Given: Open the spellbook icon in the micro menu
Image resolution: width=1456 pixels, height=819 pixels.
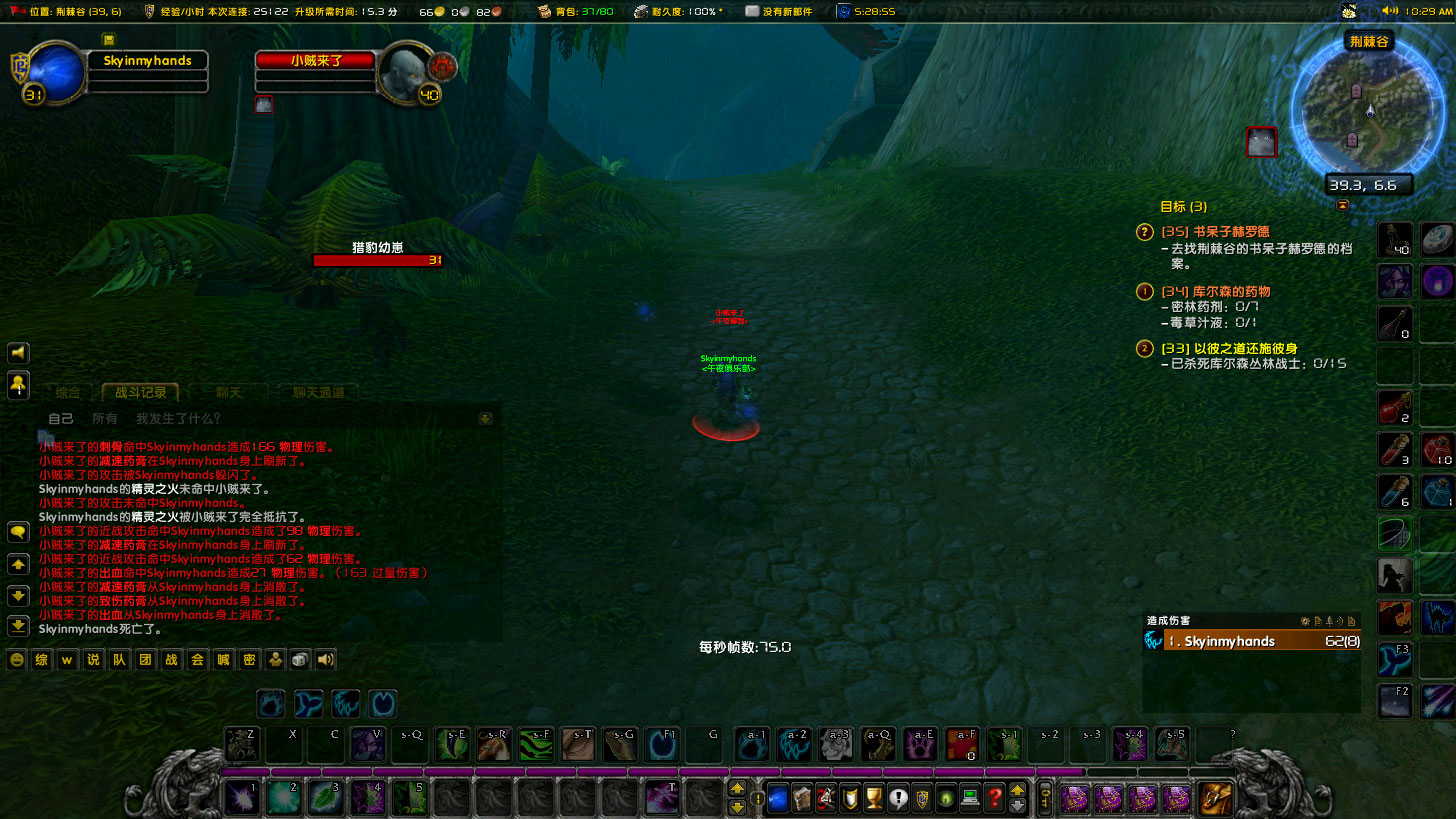Looking at the screenshot, I should click(x=802, y=798).
